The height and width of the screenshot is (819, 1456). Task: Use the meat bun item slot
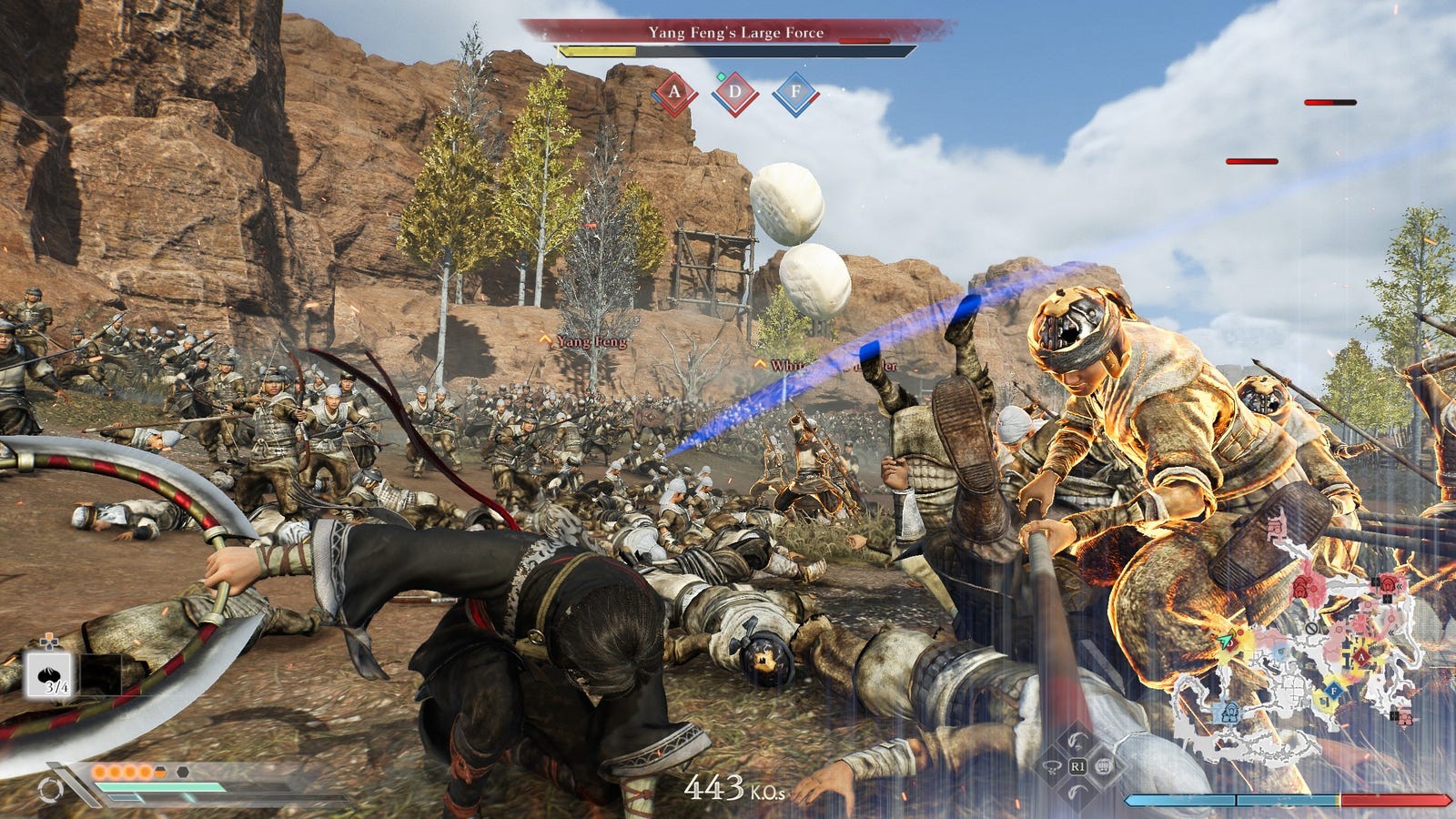(x=50, y=675)
